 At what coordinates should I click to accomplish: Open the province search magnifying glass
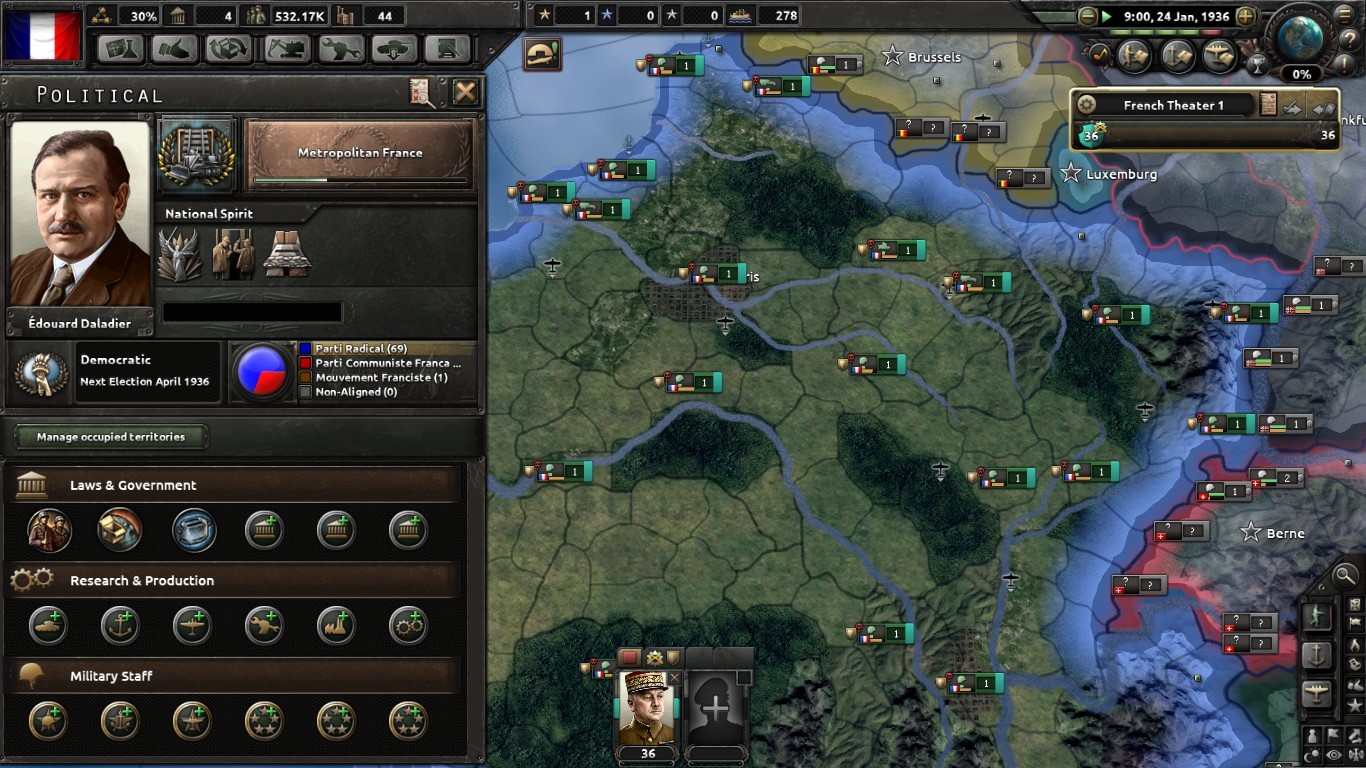click(x=1347, y=576)
